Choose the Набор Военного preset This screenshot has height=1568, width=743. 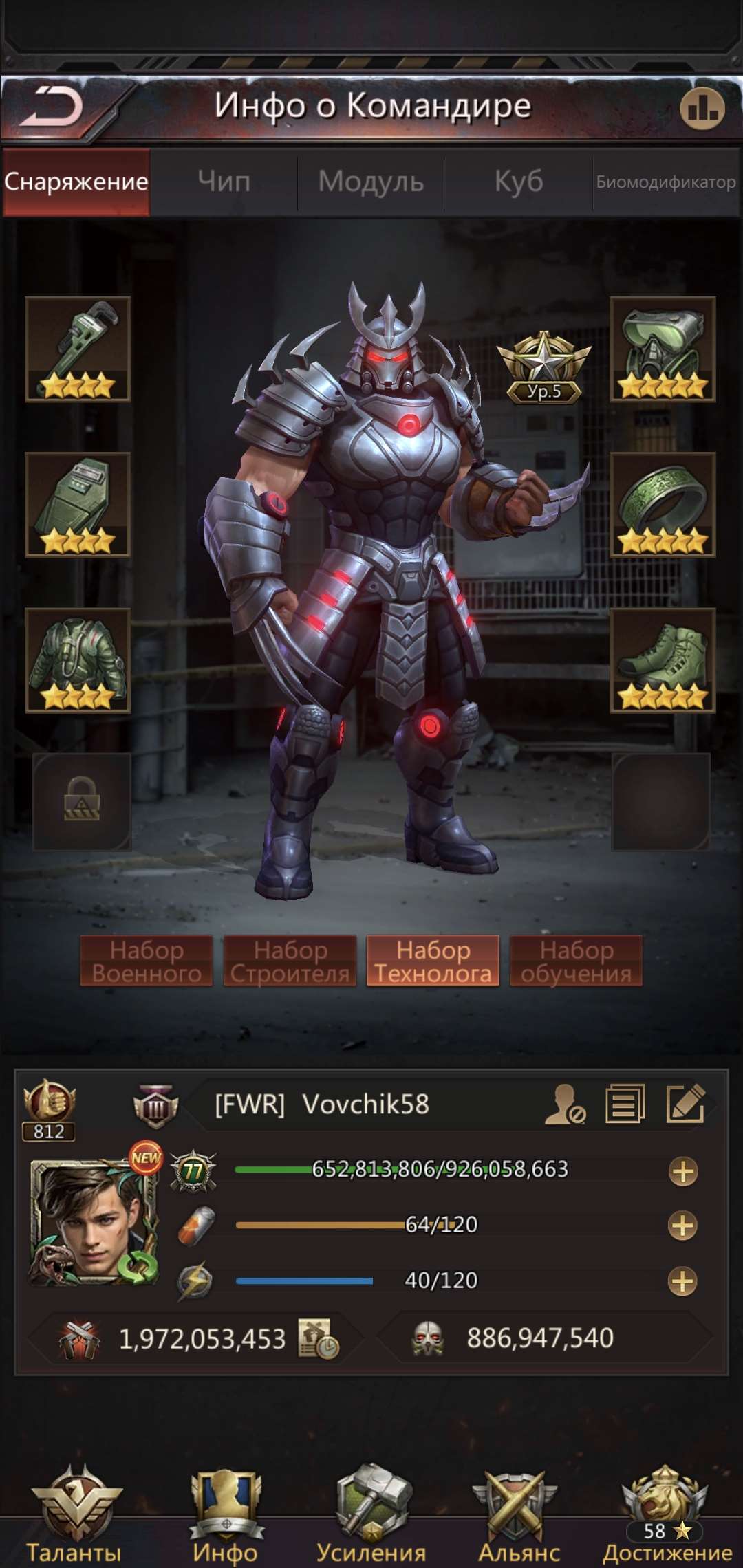coord(147,961)
